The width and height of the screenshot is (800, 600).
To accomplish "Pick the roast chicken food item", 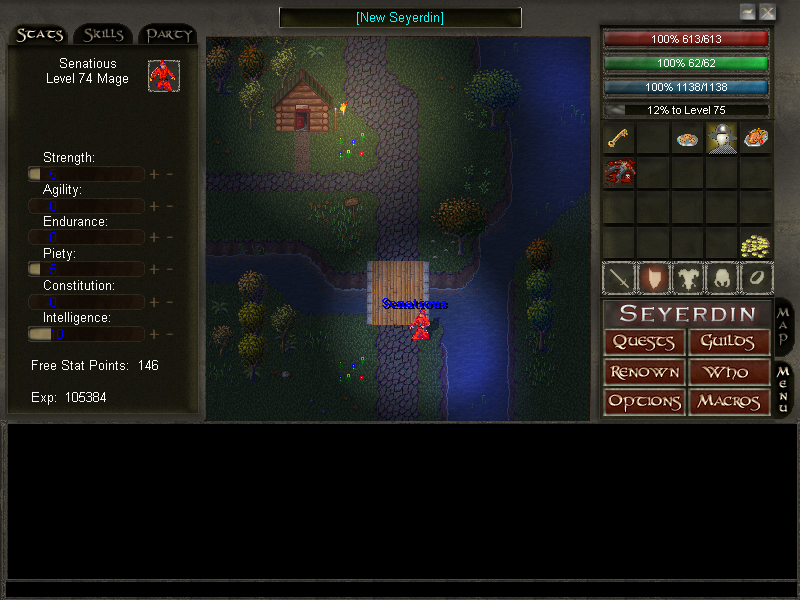I will 755,138.
